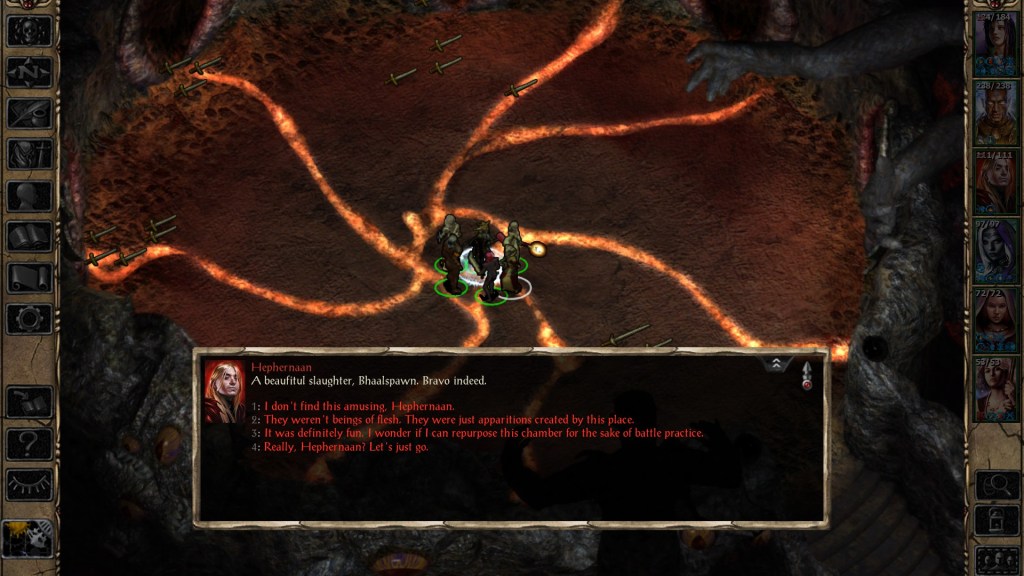Click the magnifying glass button below the portraits

pyautogui.click(x=996, y=485)
